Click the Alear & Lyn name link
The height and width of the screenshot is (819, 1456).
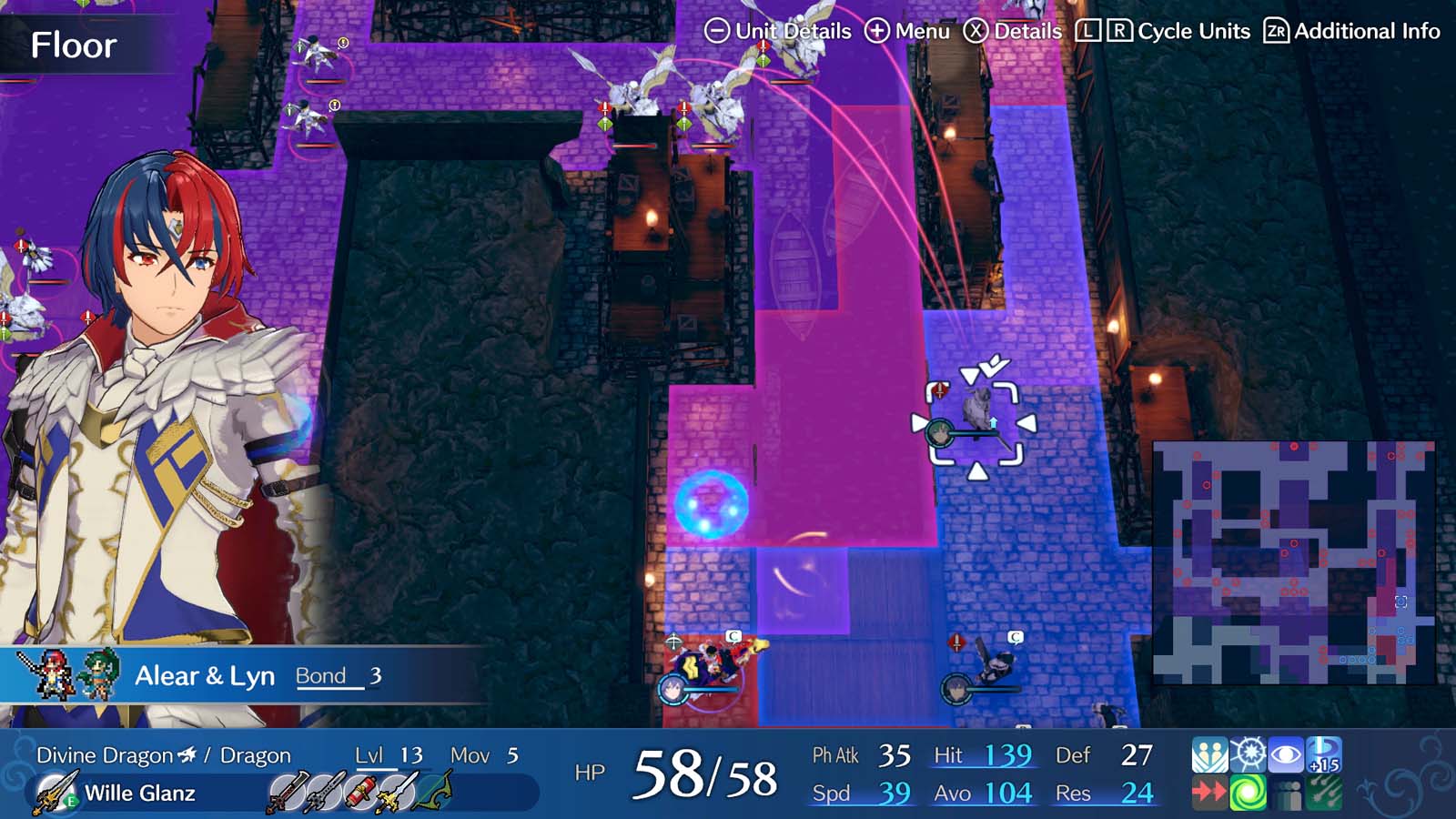tap(205, 675)
